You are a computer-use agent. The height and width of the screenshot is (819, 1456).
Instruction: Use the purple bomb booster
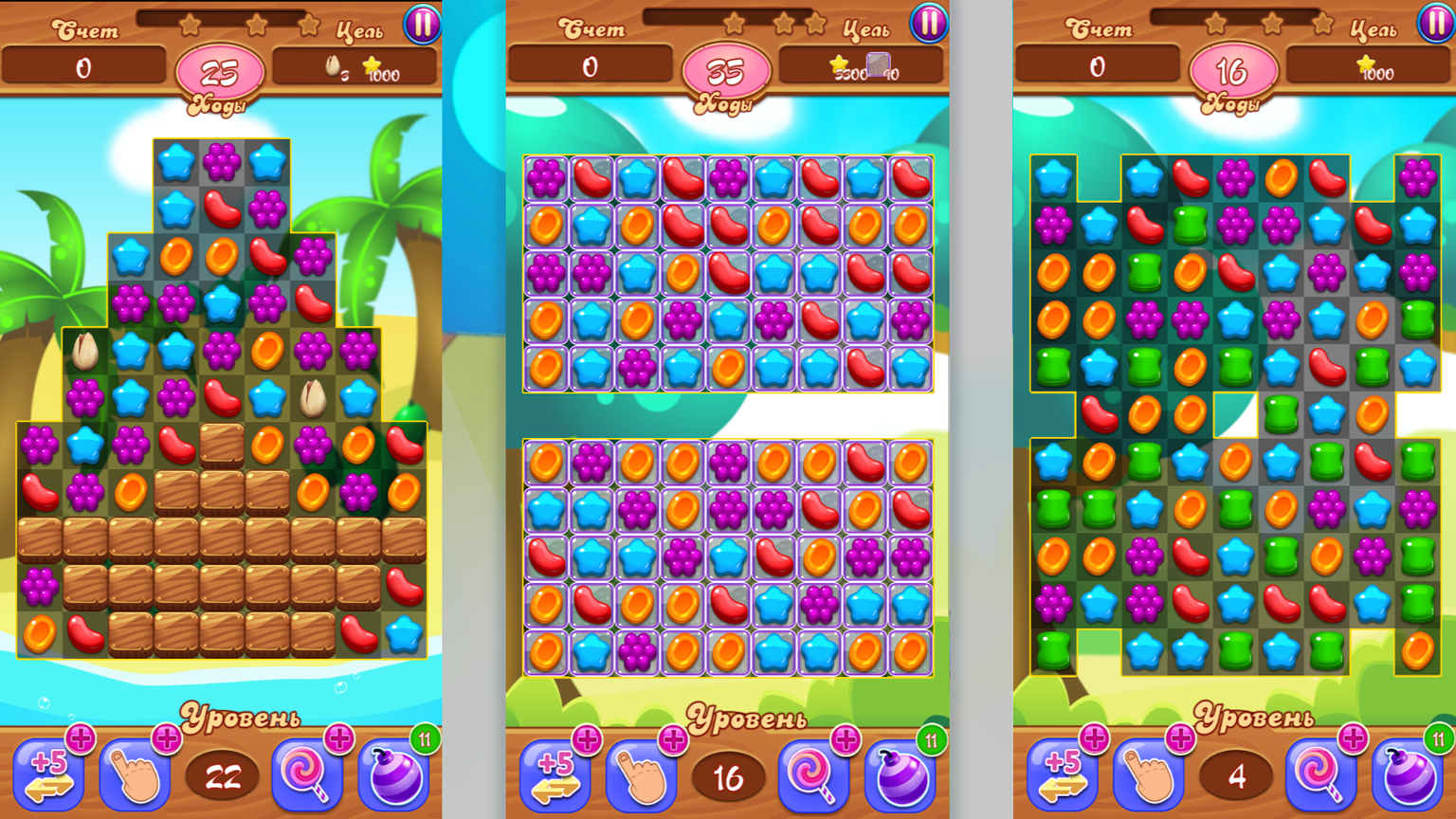(x=393, y=773)
